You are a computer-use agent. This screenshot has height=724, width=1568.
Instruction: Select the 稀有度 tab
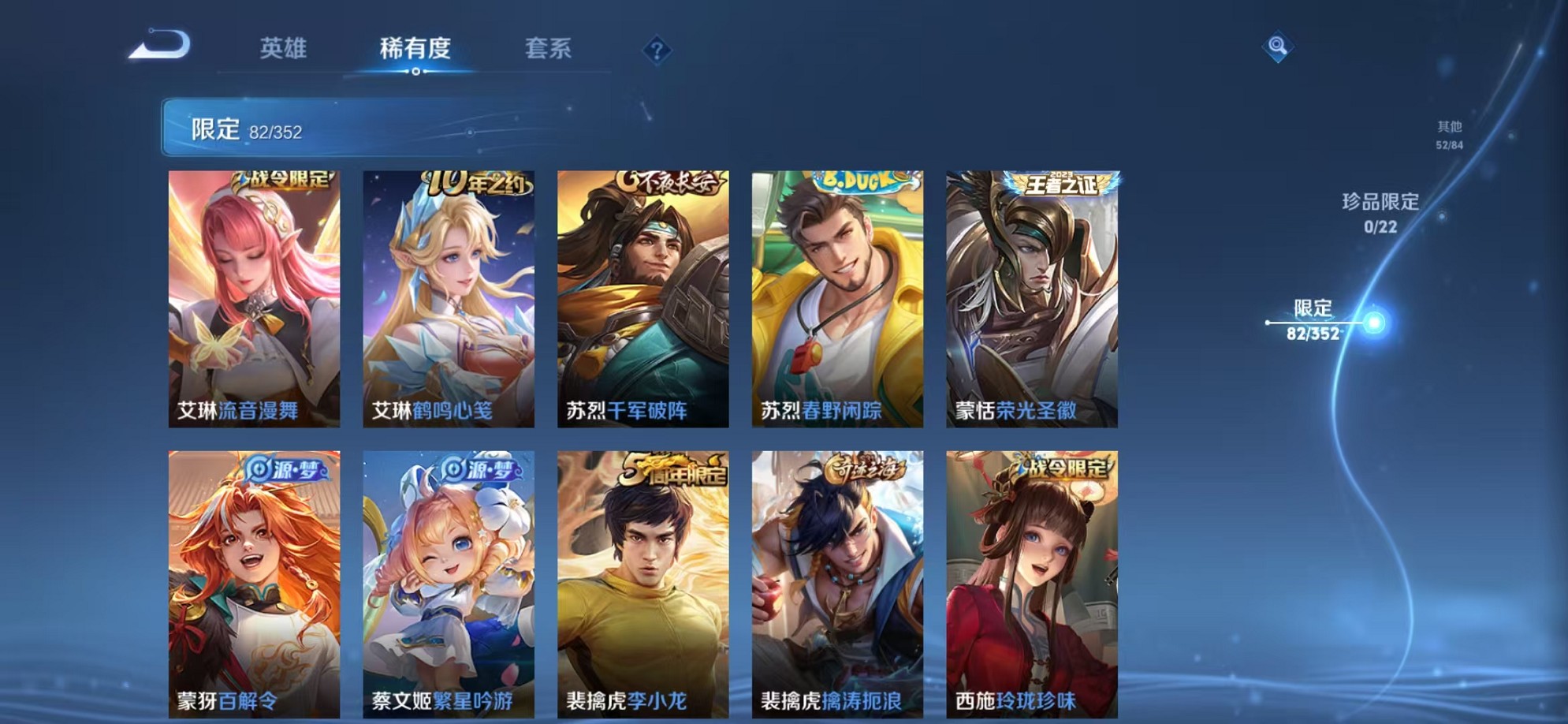[415, 48]
